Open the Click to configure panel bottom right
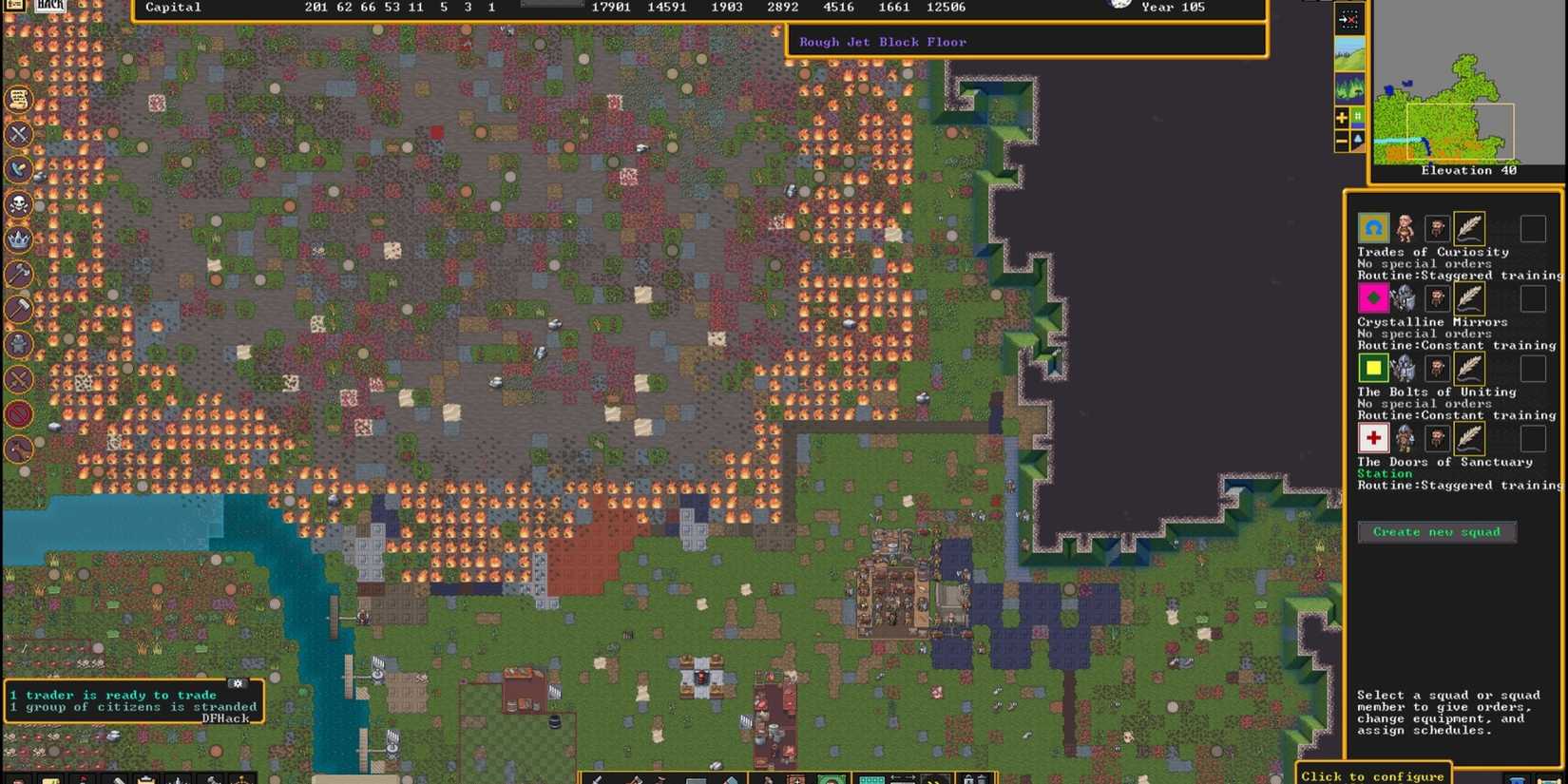 1372,775
